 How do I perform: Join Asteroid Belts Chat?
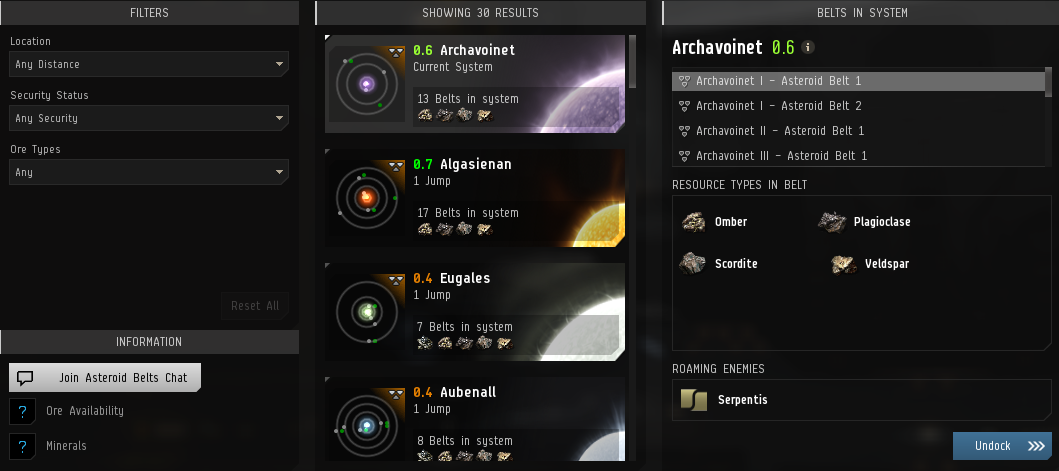pos(105,377)
